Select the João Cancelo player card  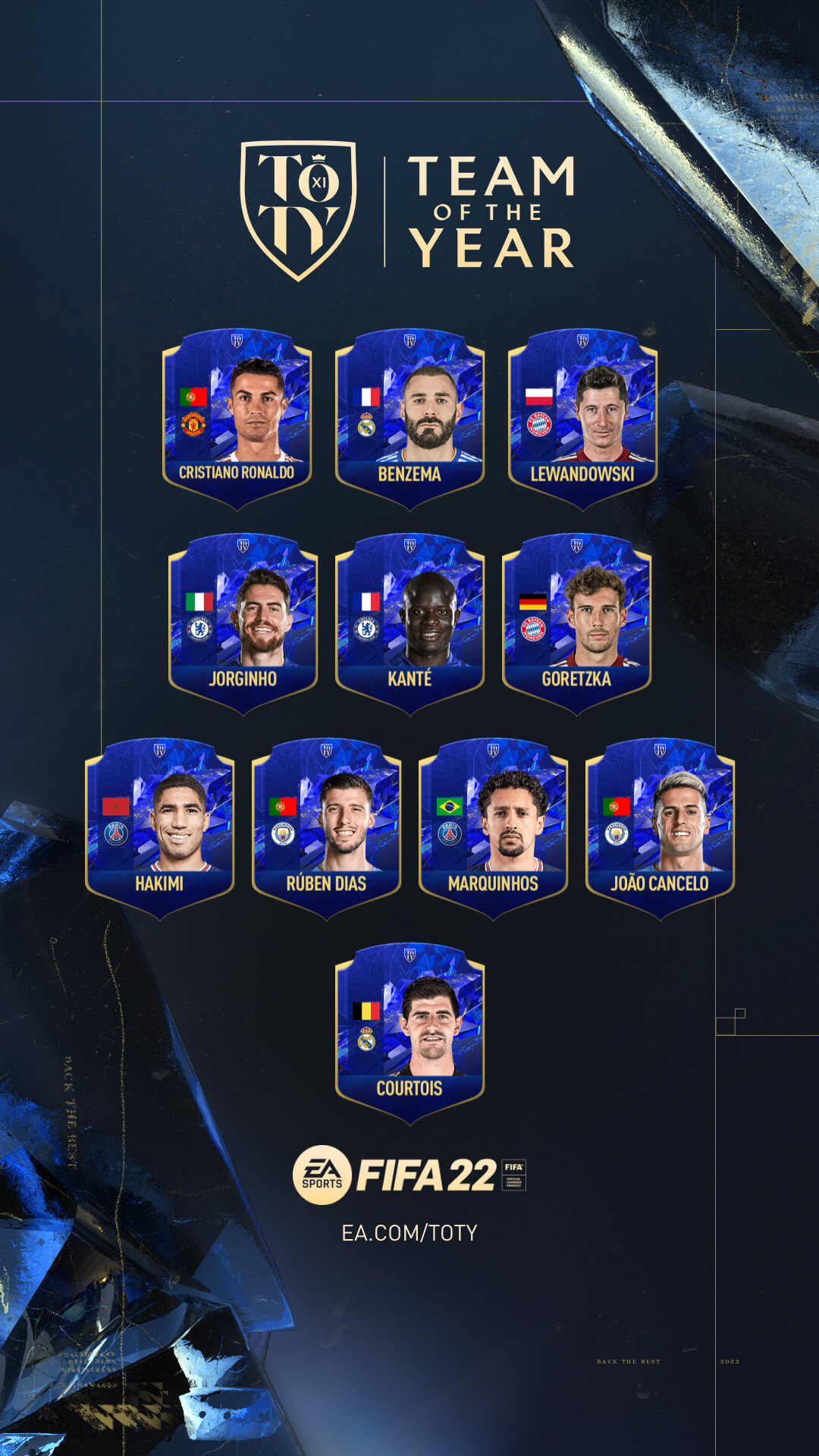(660, 828)
